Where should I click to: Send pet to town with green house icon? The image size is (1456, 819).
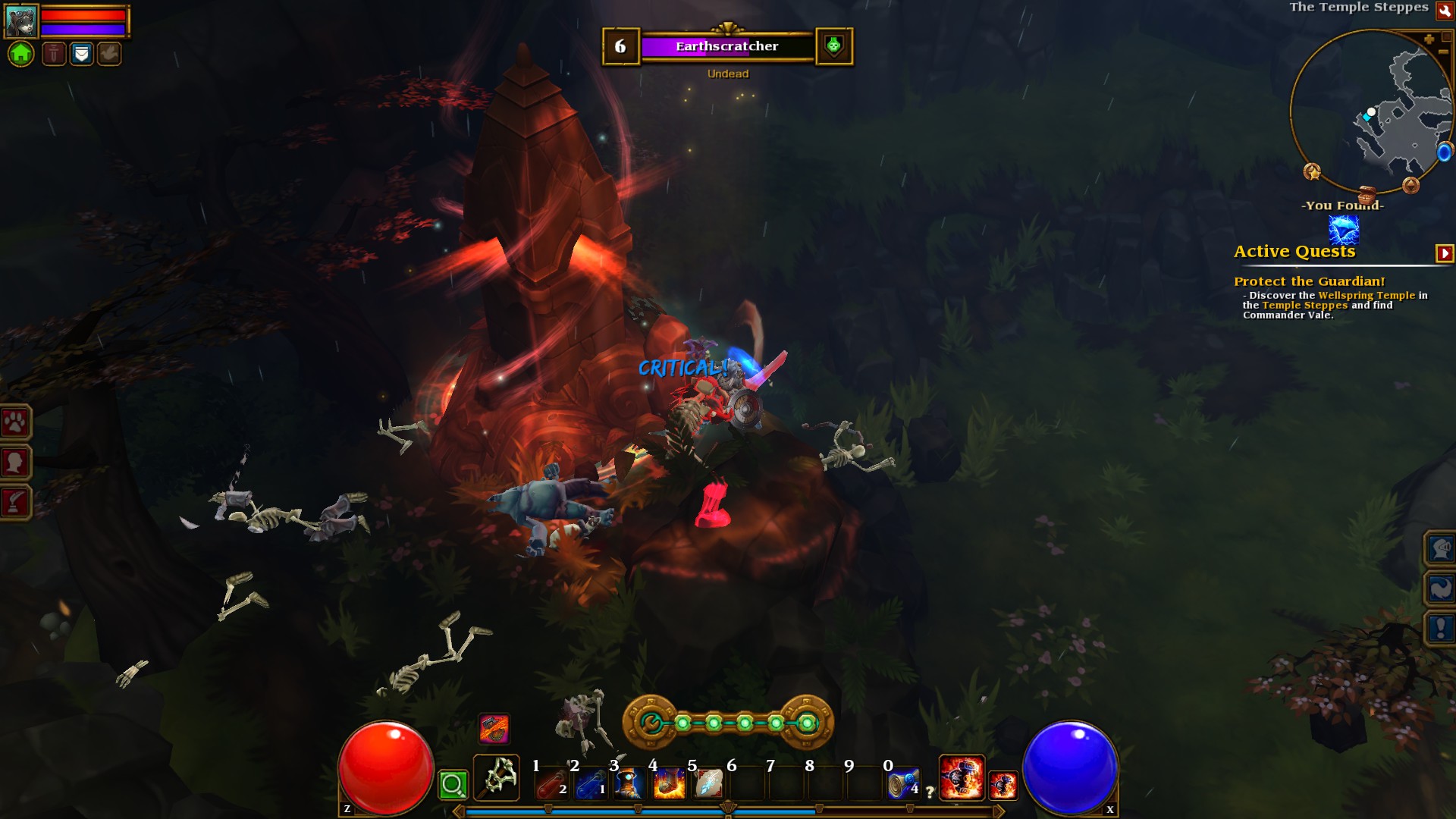tap(21, 54)
